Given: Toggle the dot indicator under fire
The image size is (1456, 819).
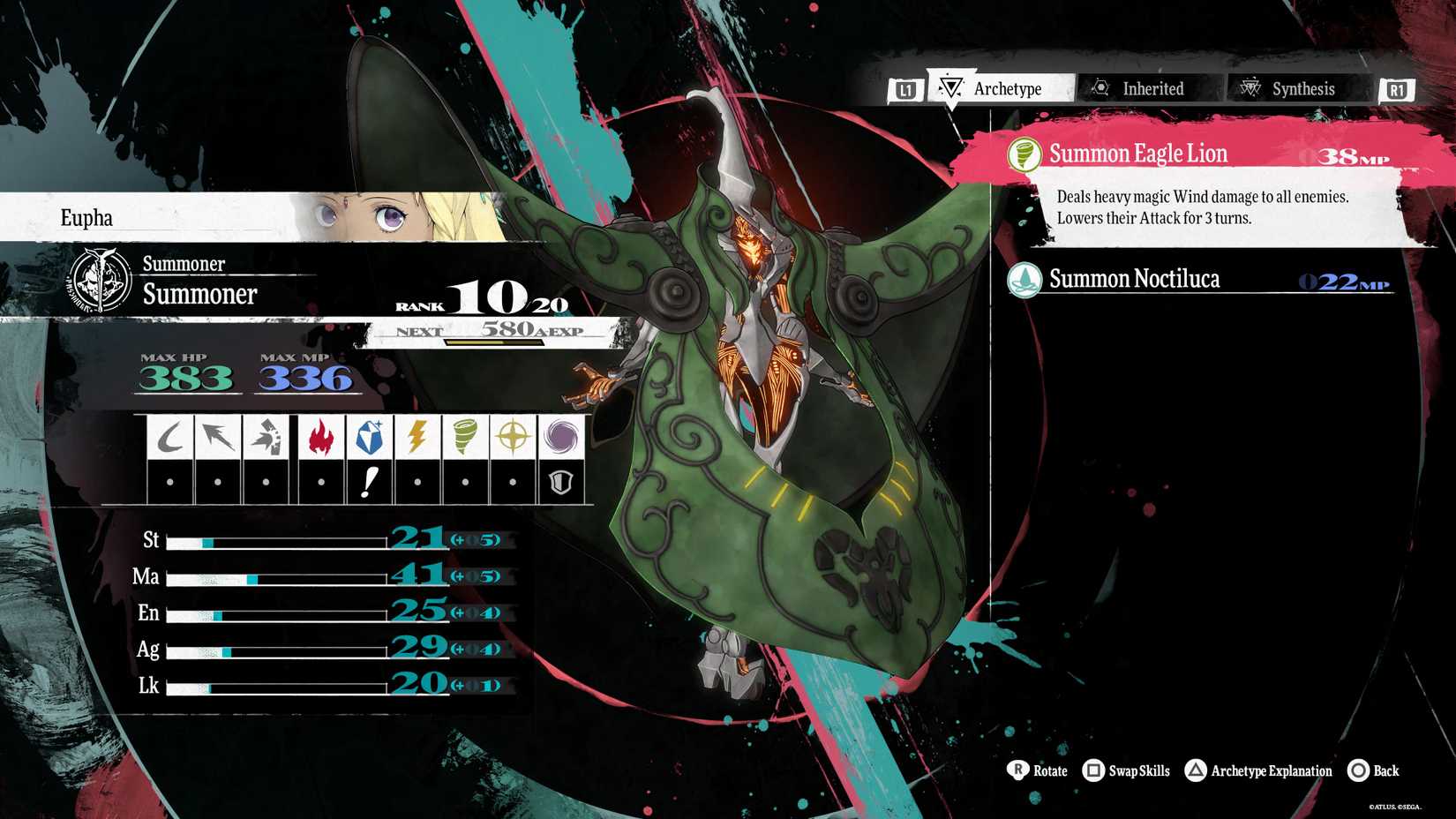Looking at the screenshot, I should click(319, 481).
